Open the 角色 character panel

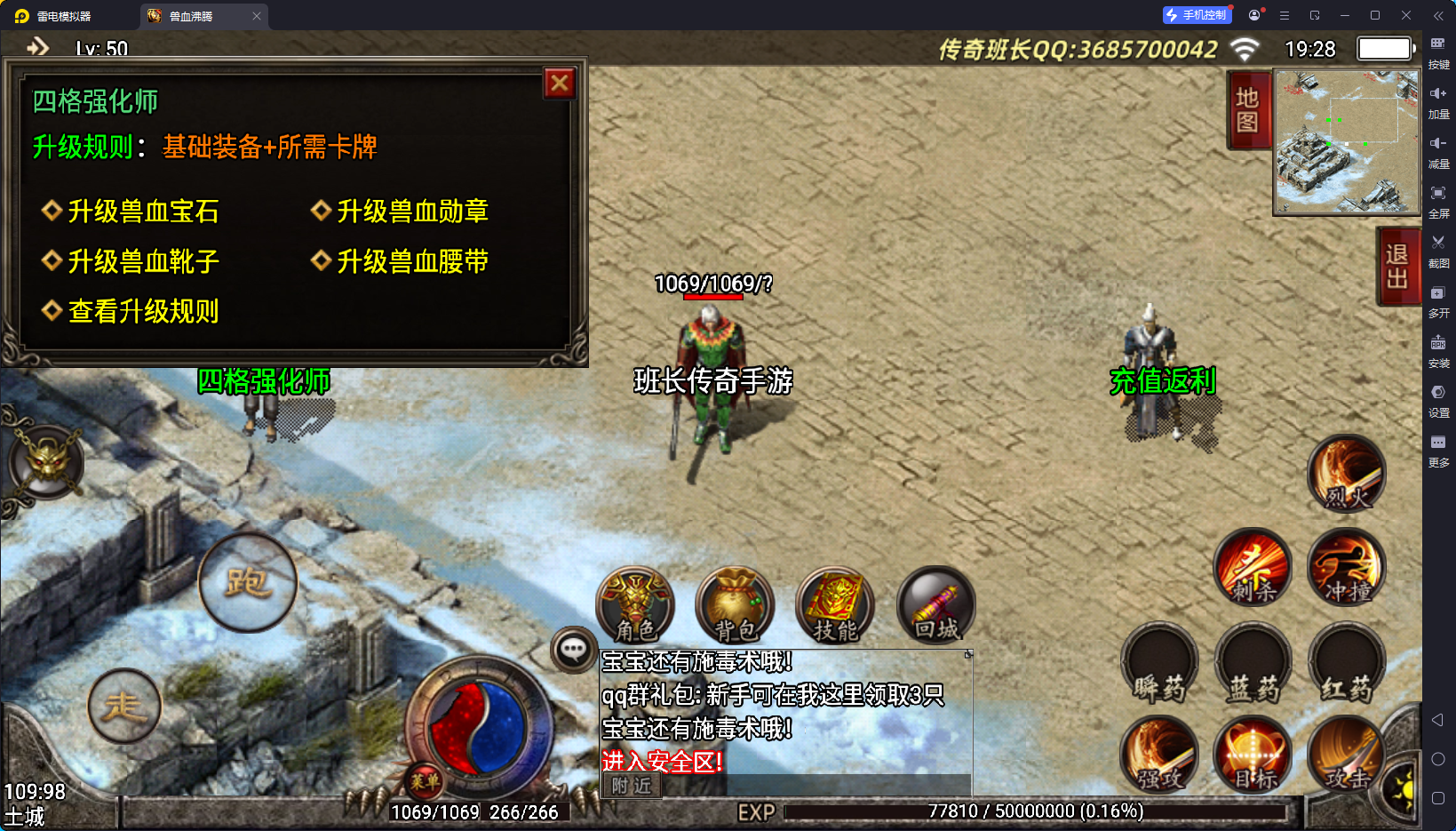pyautogui.click(x=636, y=606)
